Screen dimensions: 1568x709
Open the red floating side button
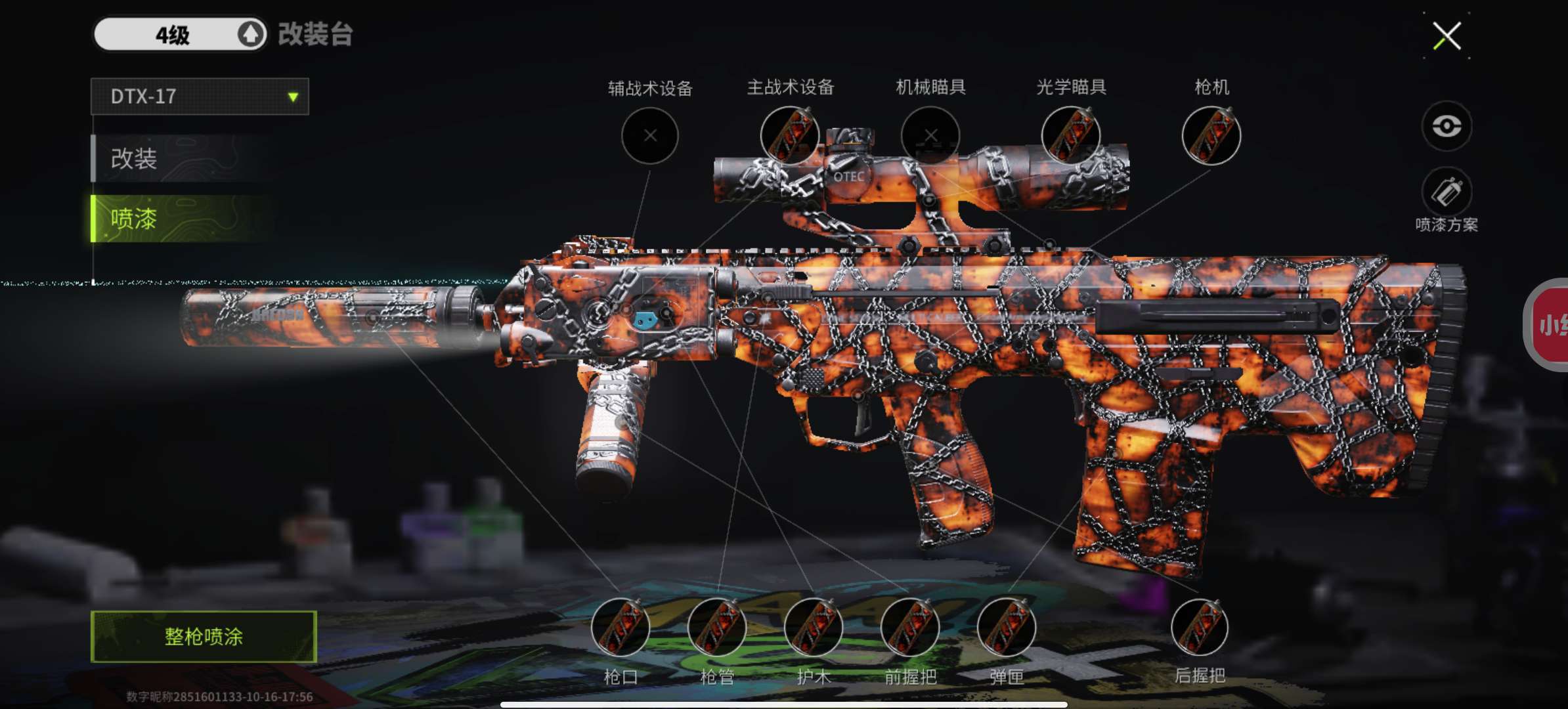click(x=1548, y=325)
